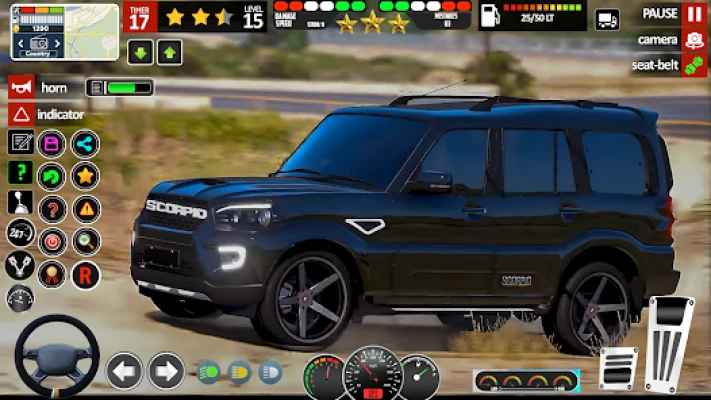Image resolution: width=711 pixels, height=400 pixels.
Task: Switch the camera view
Action: tap(694, 40)
